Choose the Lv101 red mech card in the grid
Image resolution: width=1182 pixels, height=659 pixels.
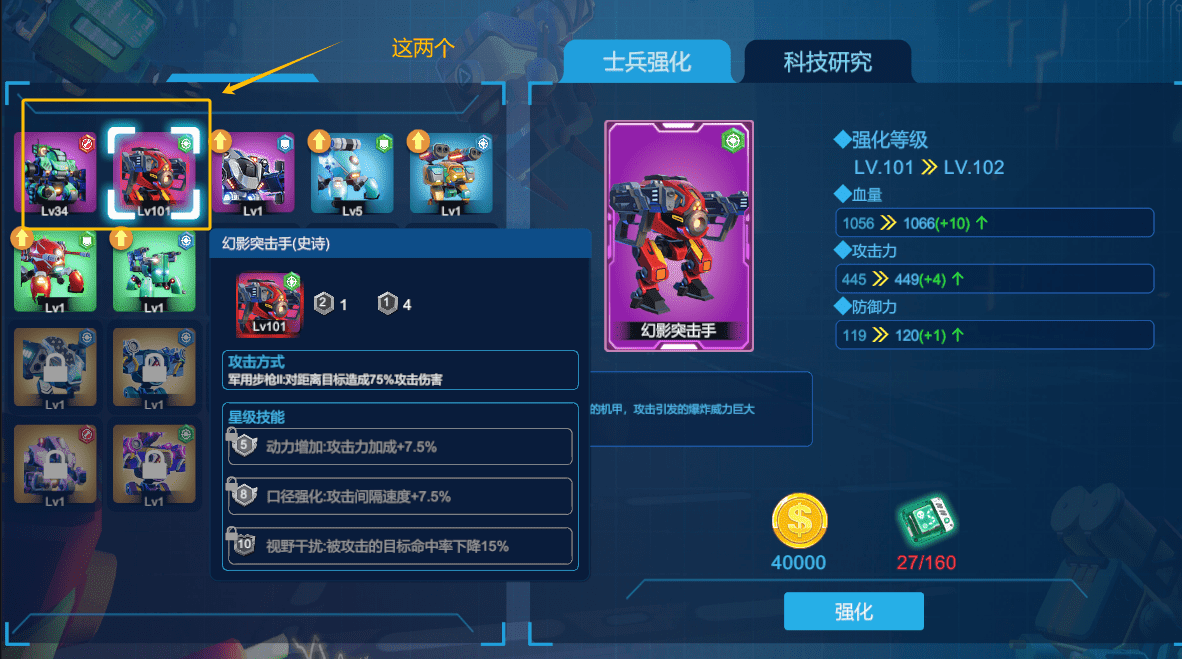155,171
